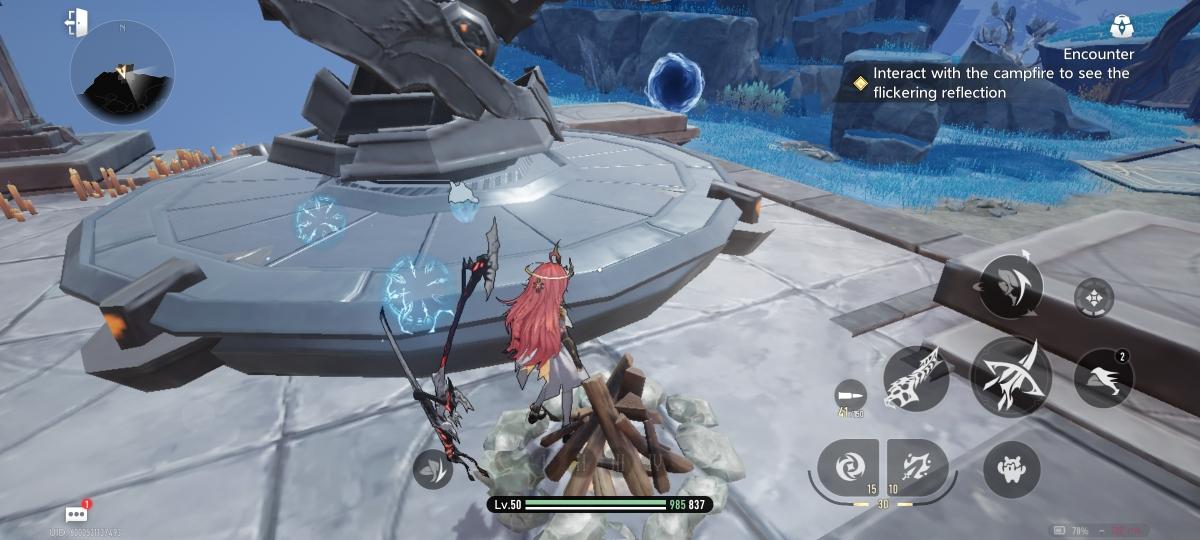Viewport: 1200px width, 540px height.
Task: Use the sparkle skill costing 10
Action: [x=917, y=468]
